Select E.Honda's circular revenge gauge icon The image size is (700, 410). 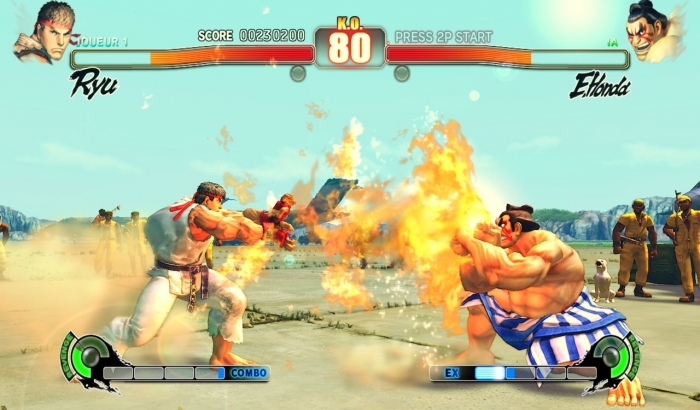(x=609, y=356)
